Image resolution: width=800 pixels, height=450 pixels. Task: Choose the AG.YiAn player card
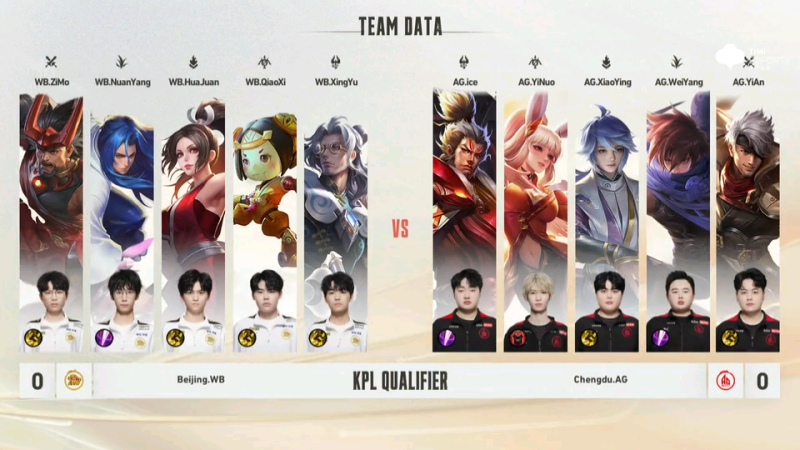coord(748,220)
